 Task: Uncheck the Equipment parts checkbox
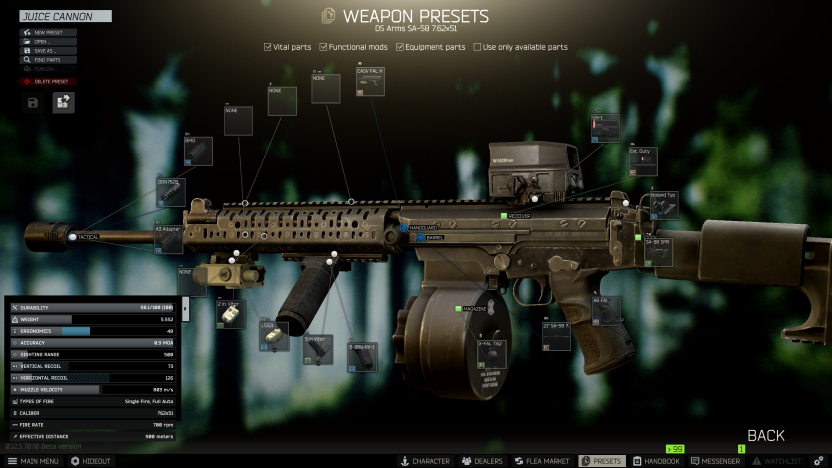click(400, 47)
